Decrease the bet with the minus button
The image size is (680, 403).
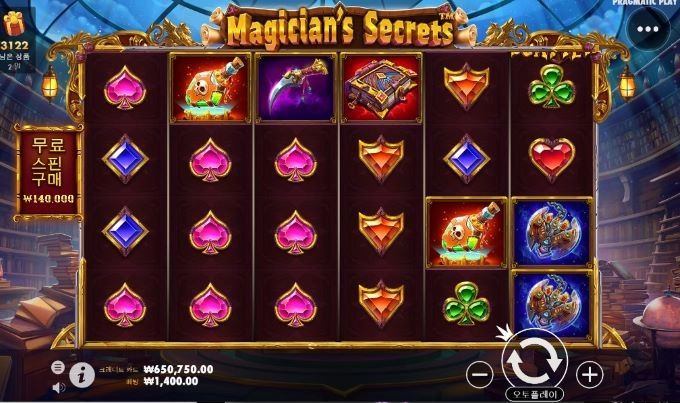click(480, 375)
